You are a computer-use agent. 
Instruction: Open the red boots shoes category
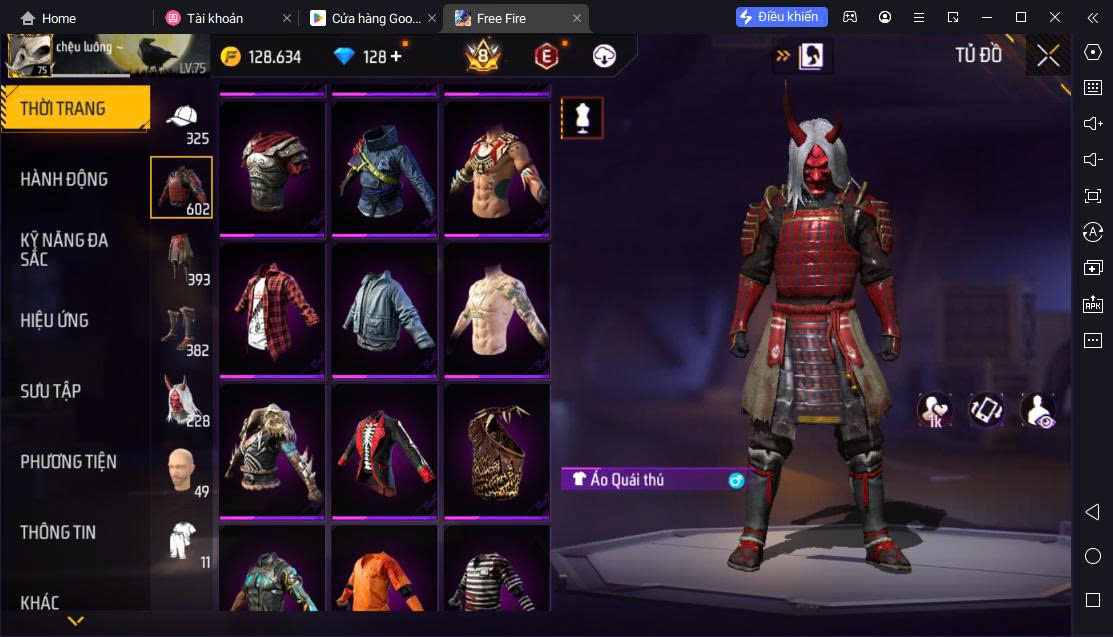pyautogui.click(x=181, y=328)
